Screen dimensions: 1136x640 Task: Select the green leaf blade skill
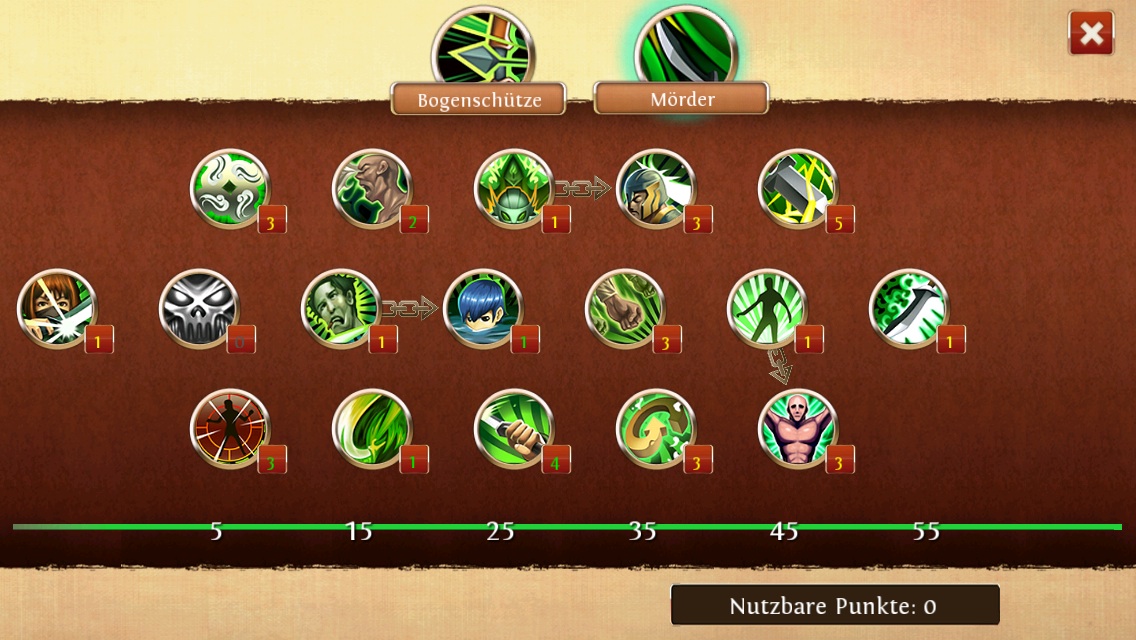(x=372, y=428)
